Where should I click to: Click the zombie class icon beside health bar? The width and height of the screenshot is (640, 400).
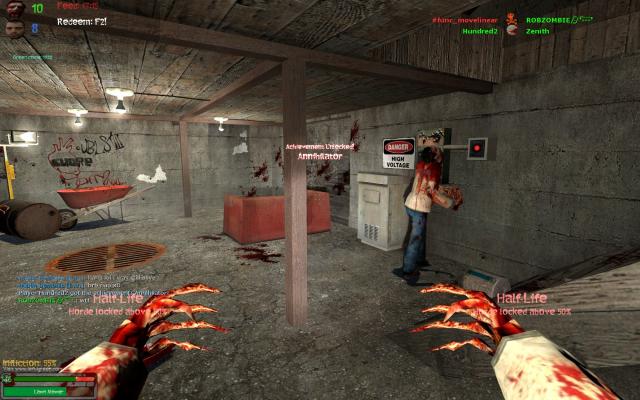7,379
